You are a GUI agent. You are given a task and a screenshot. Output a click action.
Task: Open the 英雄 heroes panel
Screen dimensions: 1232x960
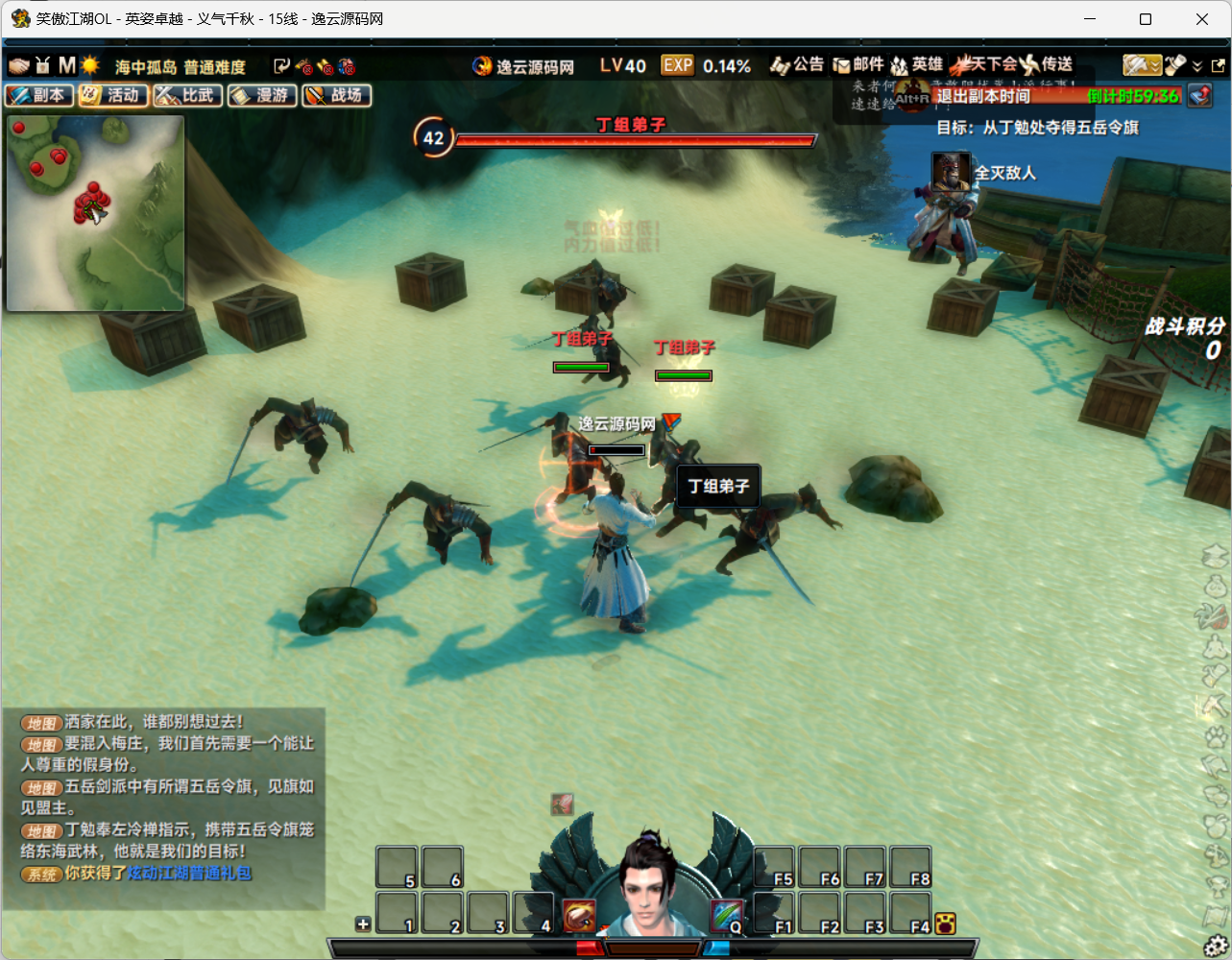click(916, 65)
